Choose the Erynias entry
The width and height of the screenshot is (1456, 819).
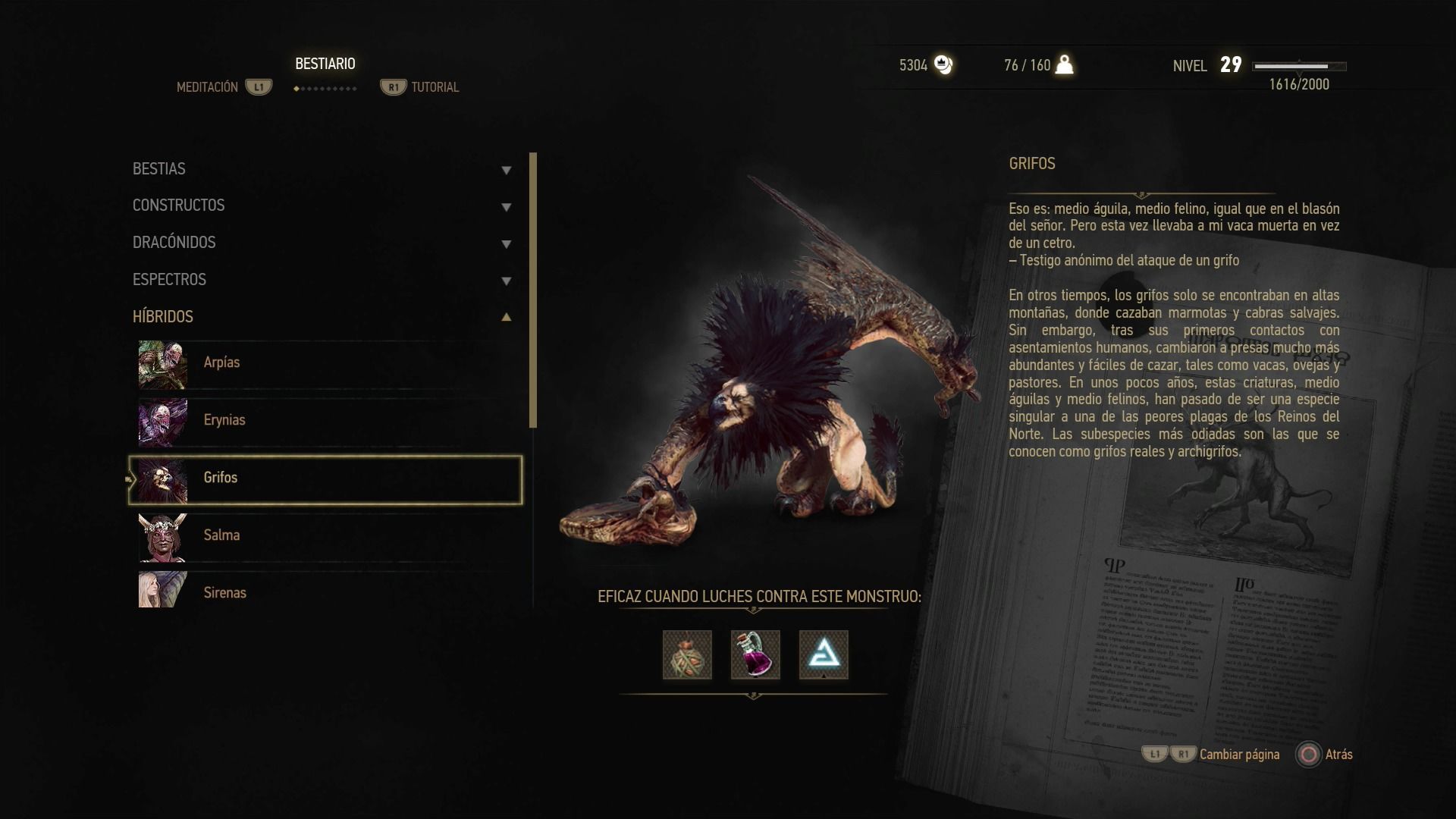326,421
